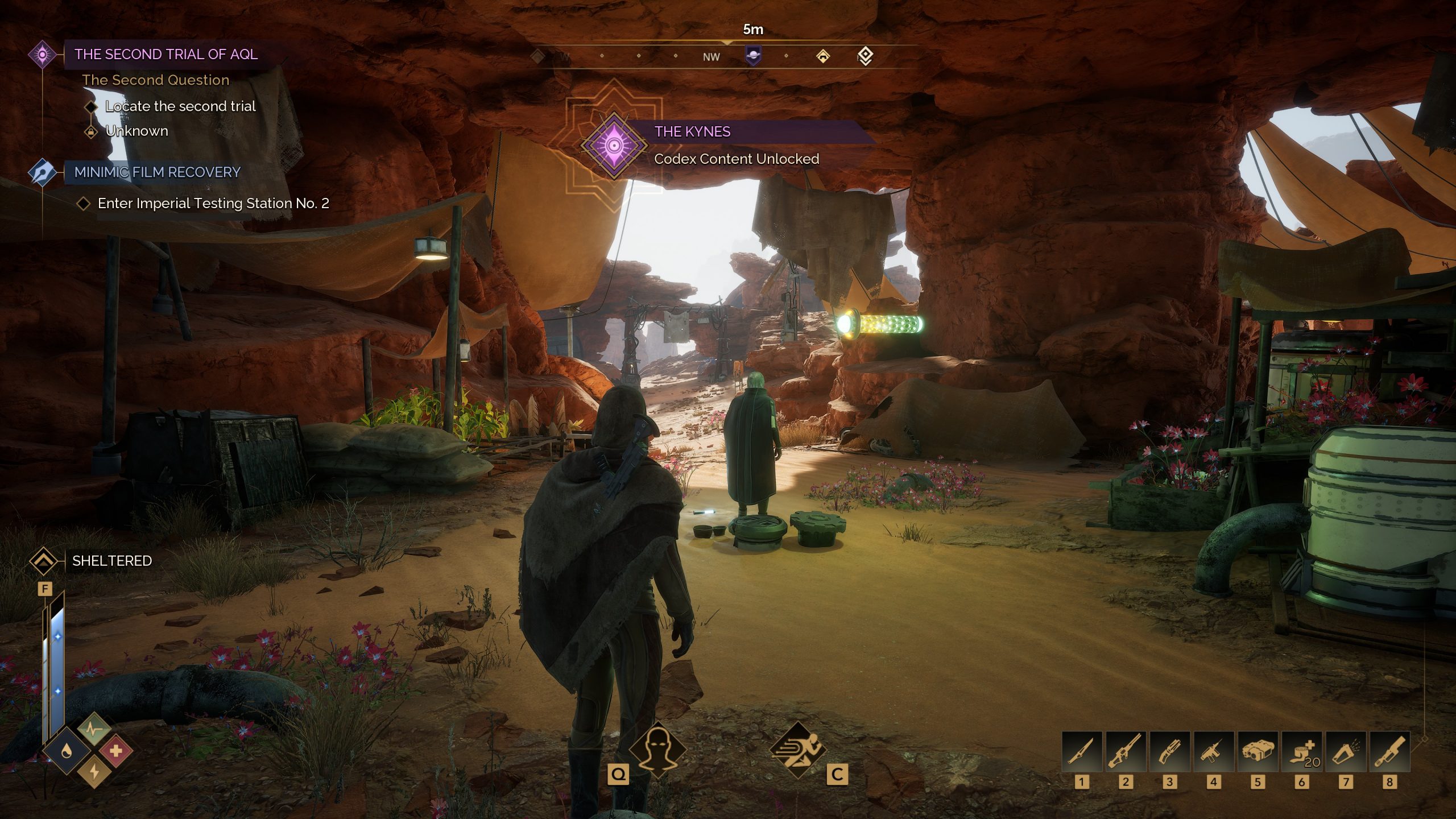This screenshot has height=819, width=1456.
Task: Select the purple planet marker on compass
Action: click(x=753, y=56)
